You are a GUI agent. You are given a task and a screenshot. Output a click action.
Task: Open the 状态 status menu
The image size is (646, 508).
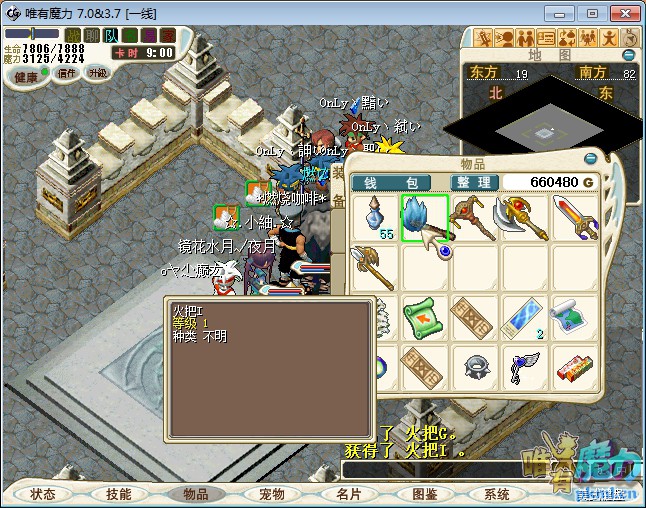point(42,495)
